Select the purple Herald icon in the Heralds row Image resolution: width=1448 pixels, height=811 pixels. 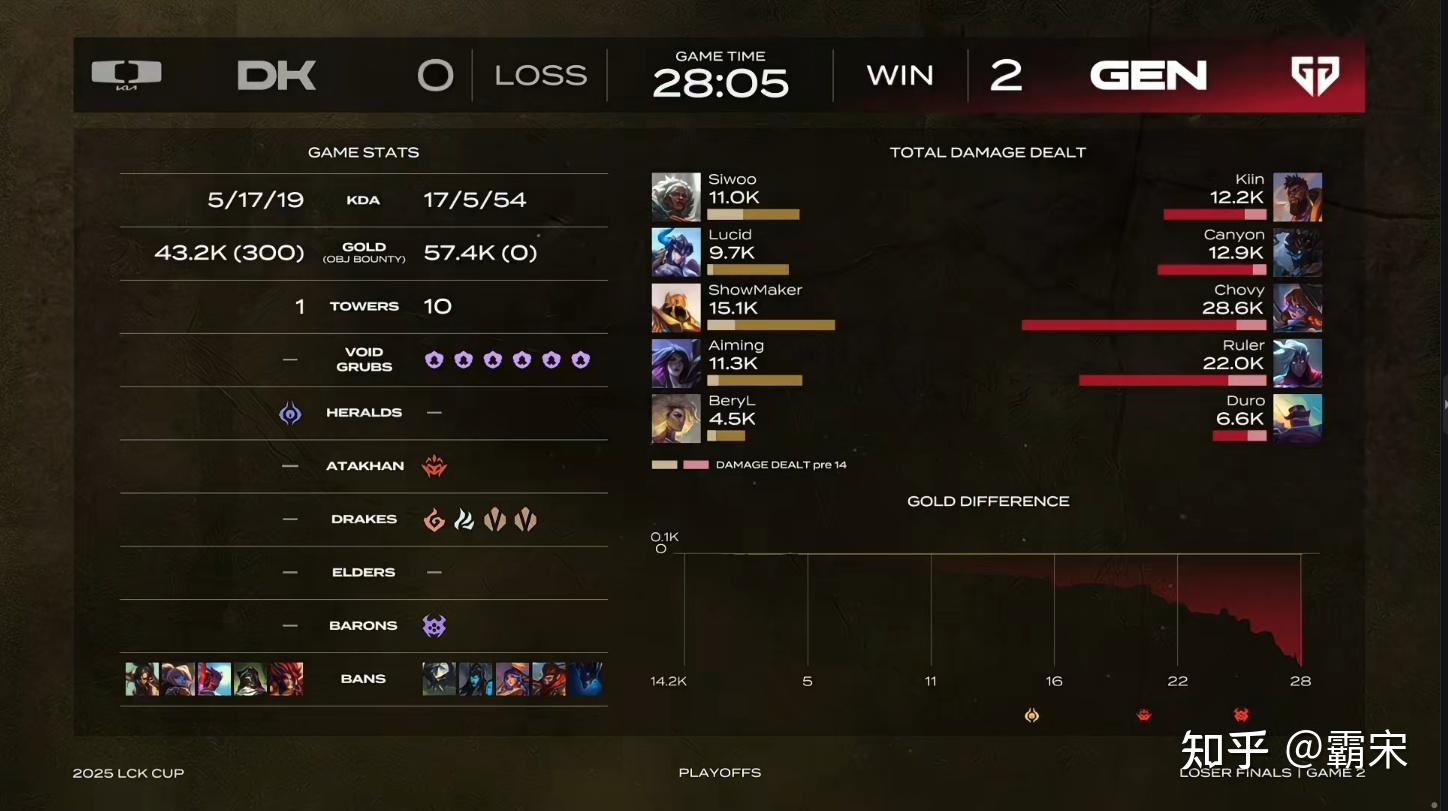click(290, 413)
